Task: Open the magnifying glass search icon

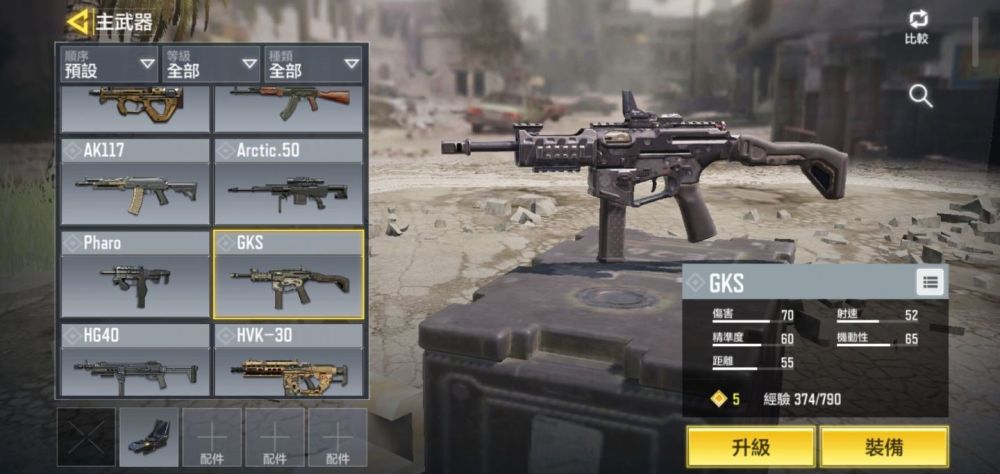Action: point(920,96)
